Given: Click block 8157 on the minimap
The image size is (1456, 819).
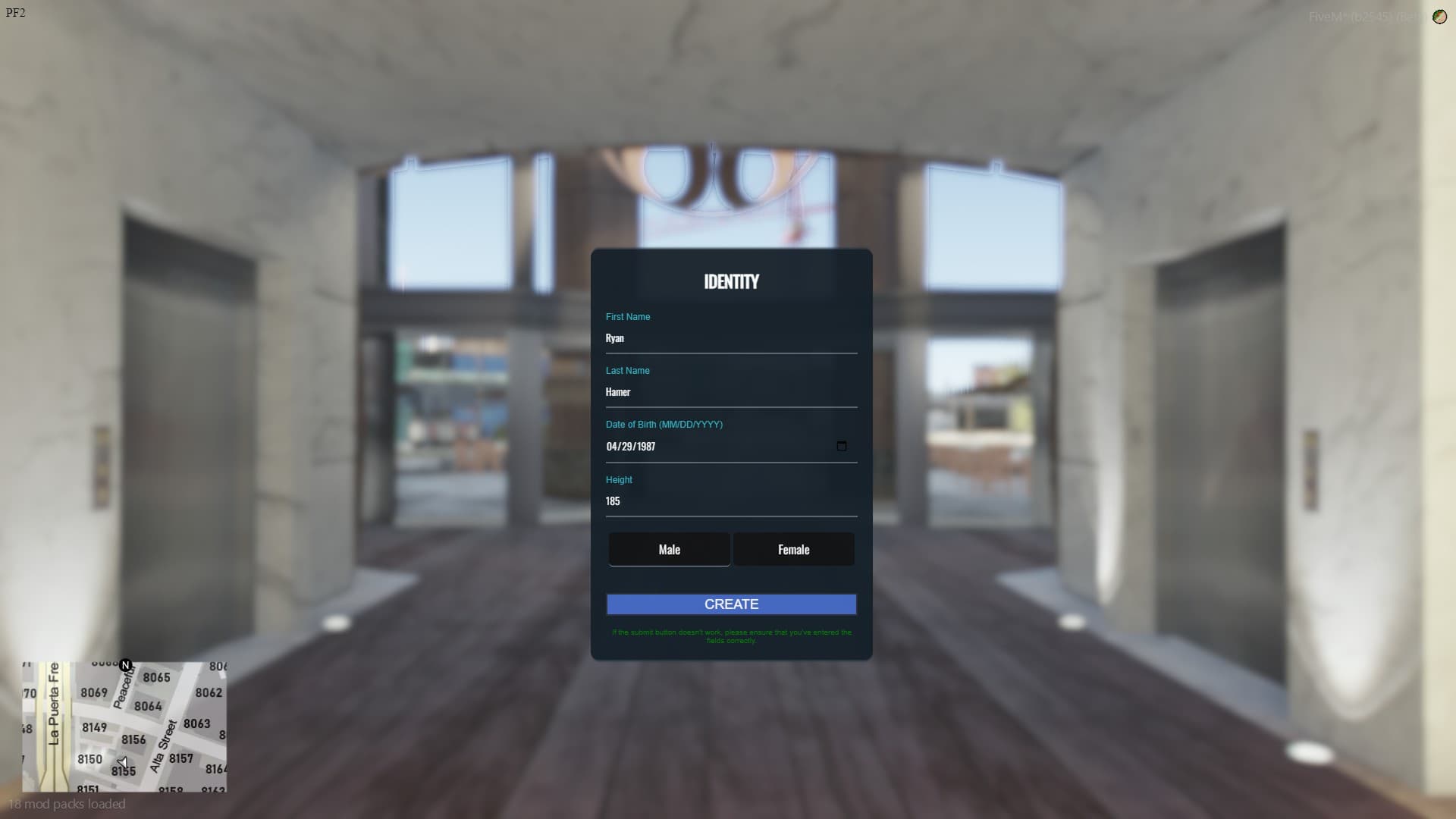Looking at the screenshot, I should click(x=180, y=758).
